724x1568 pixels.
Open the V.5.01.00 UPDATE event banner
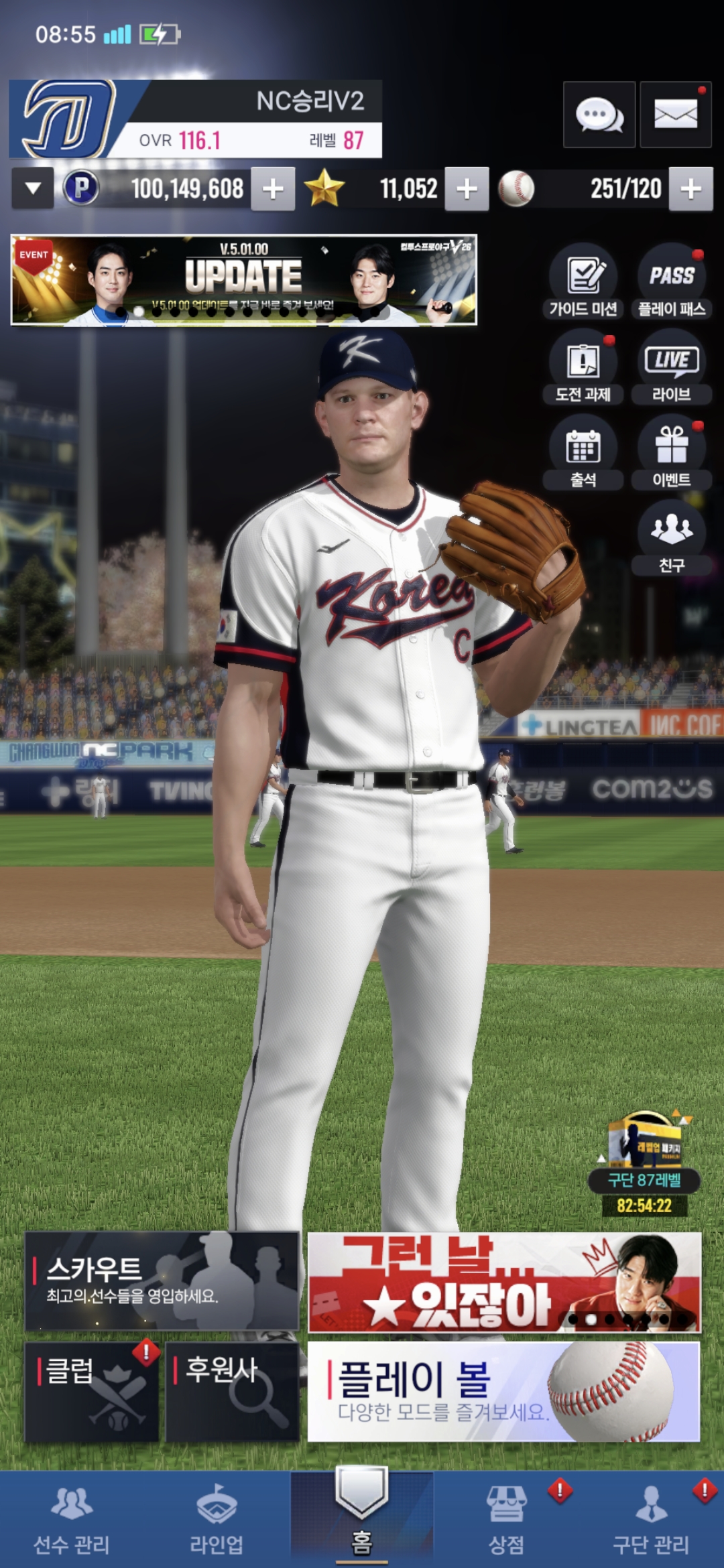coord(244,280)
